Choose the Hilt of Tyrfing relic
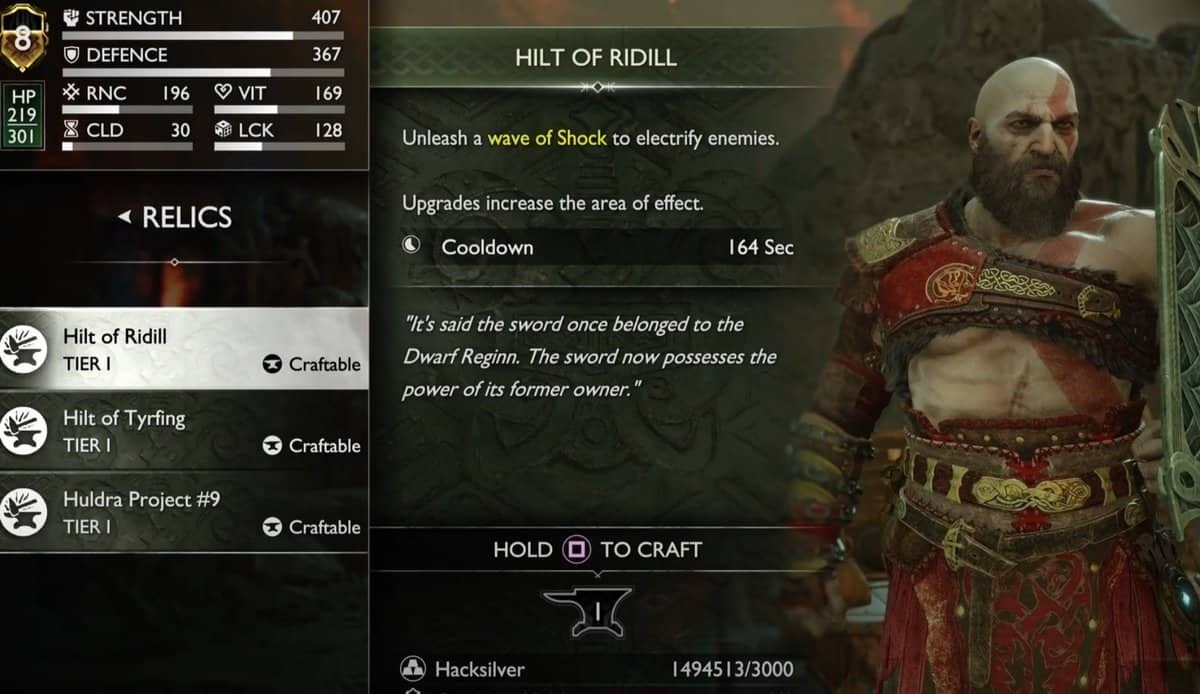 pos(184,431)
